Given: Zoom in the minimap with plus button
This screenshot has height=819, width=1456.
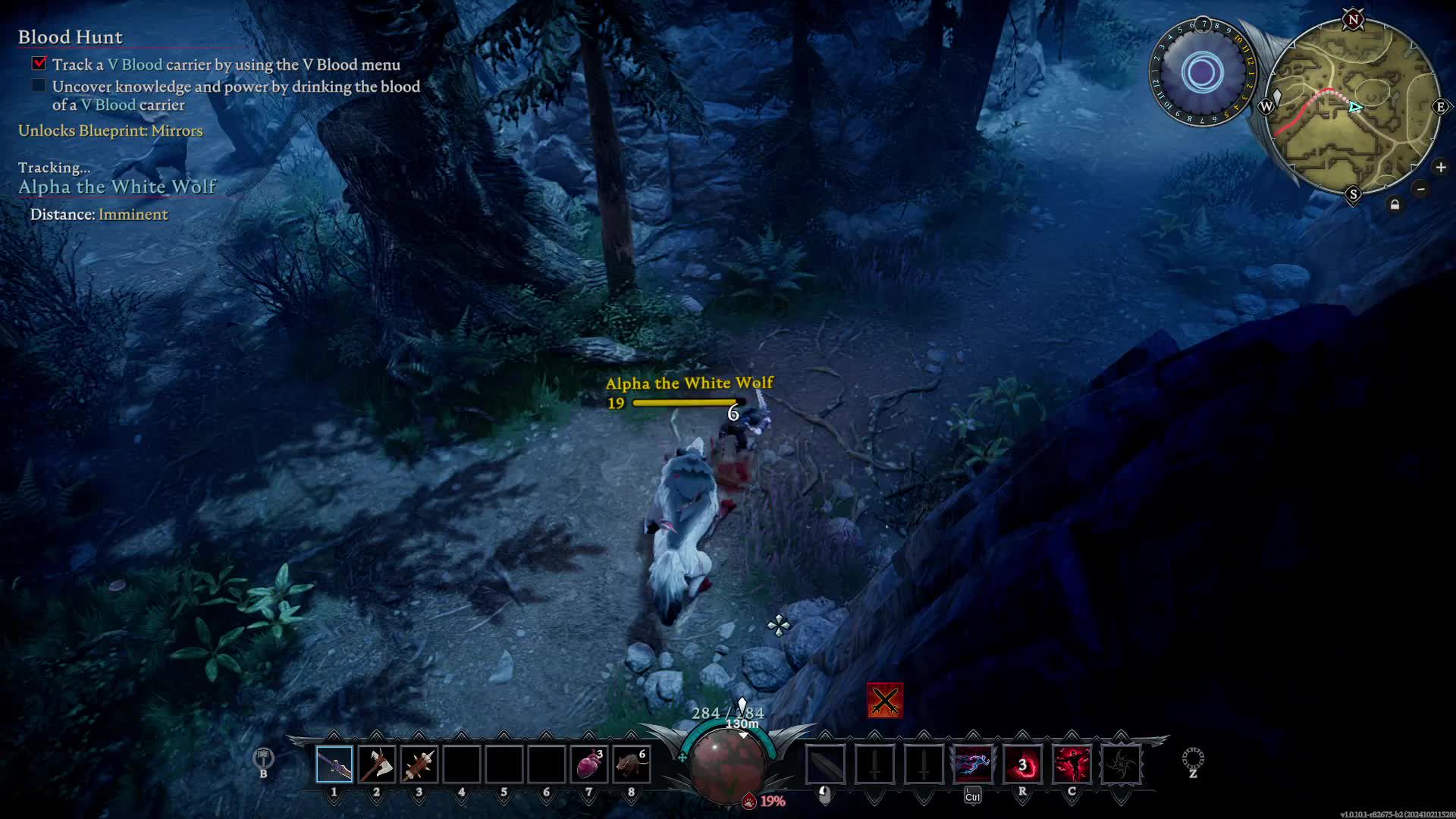Looking at the screenshot, I should coord(1440,167).
